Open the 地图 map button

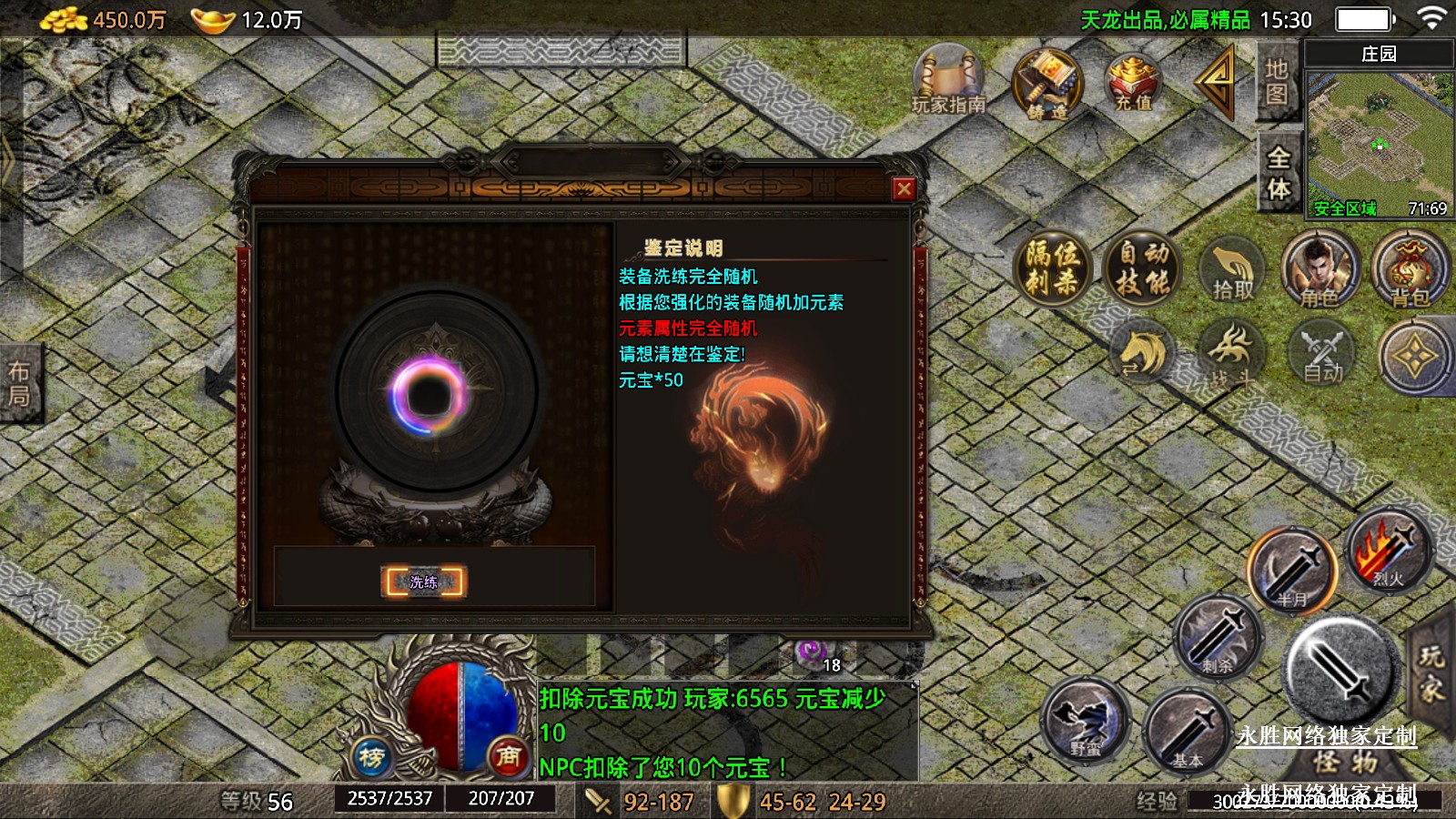coord(1277,82)
